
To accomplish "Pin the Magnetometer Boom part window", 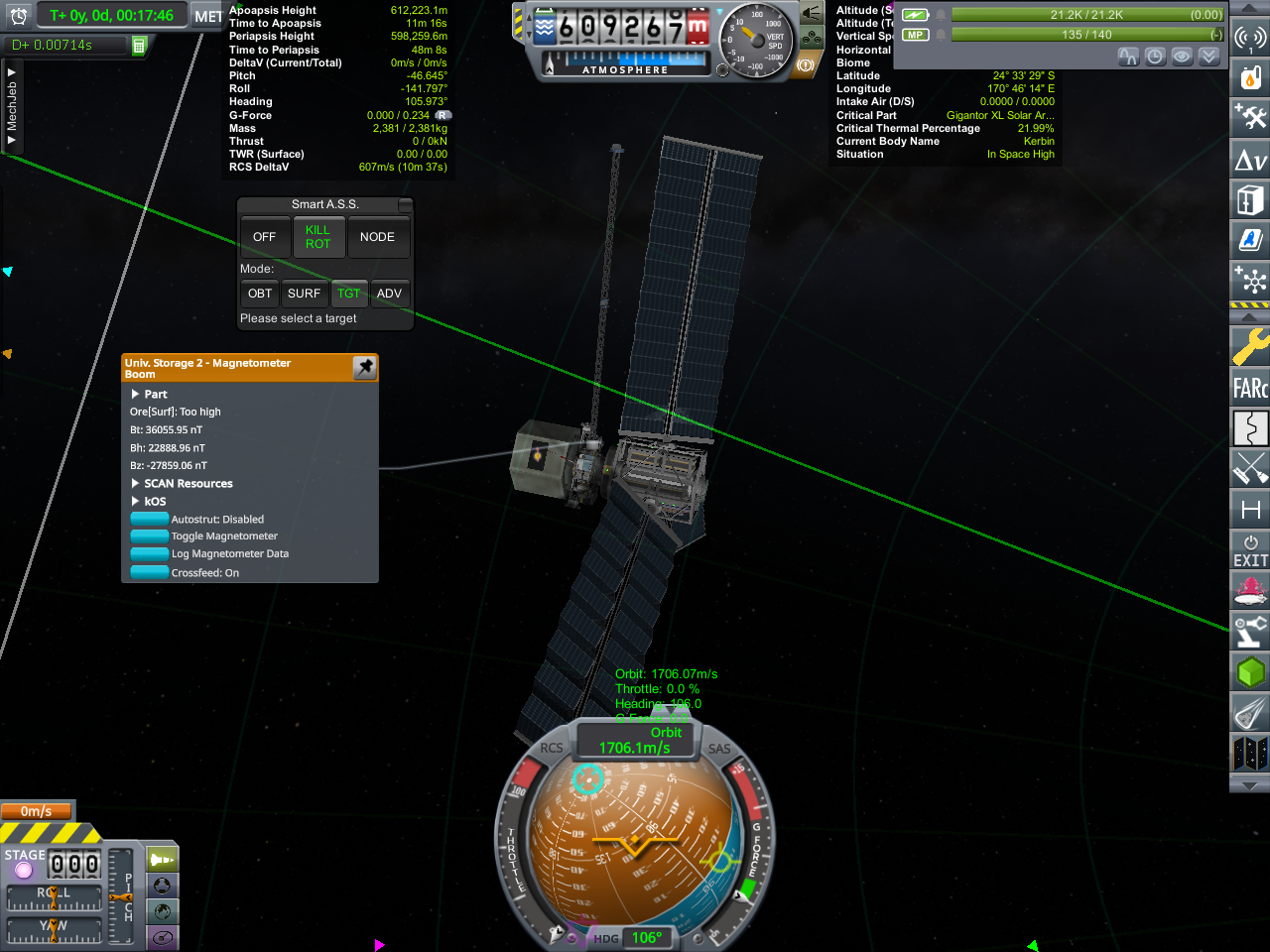I will [365, 368].
